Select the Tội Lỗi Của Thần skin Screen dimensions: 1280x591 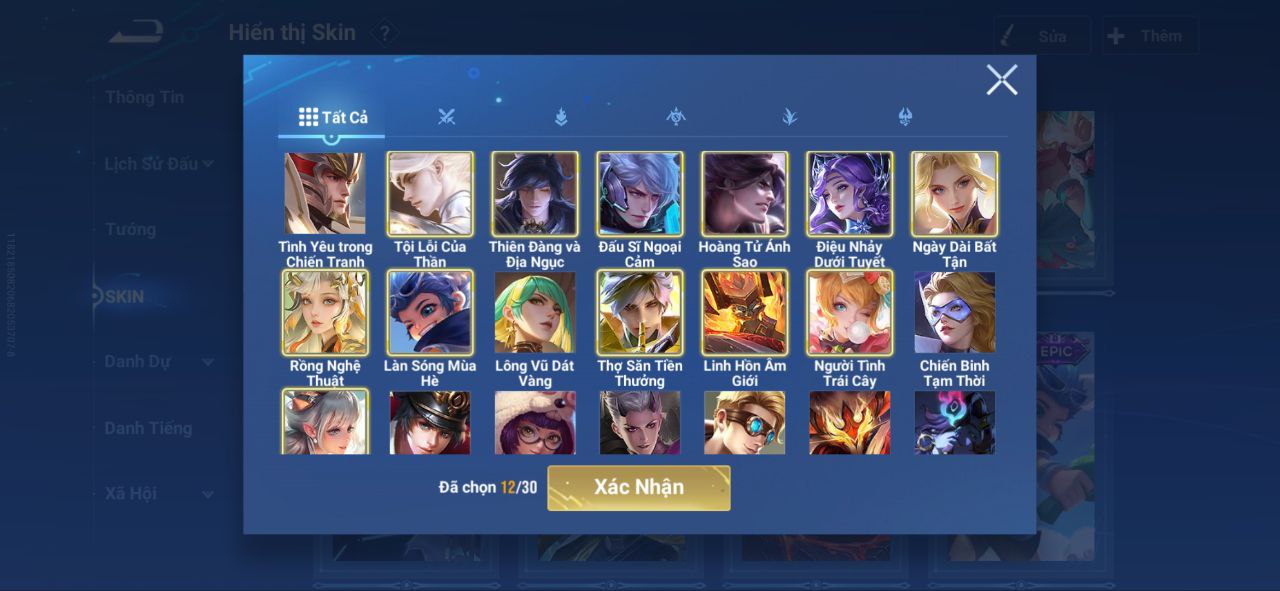(430, 194)
